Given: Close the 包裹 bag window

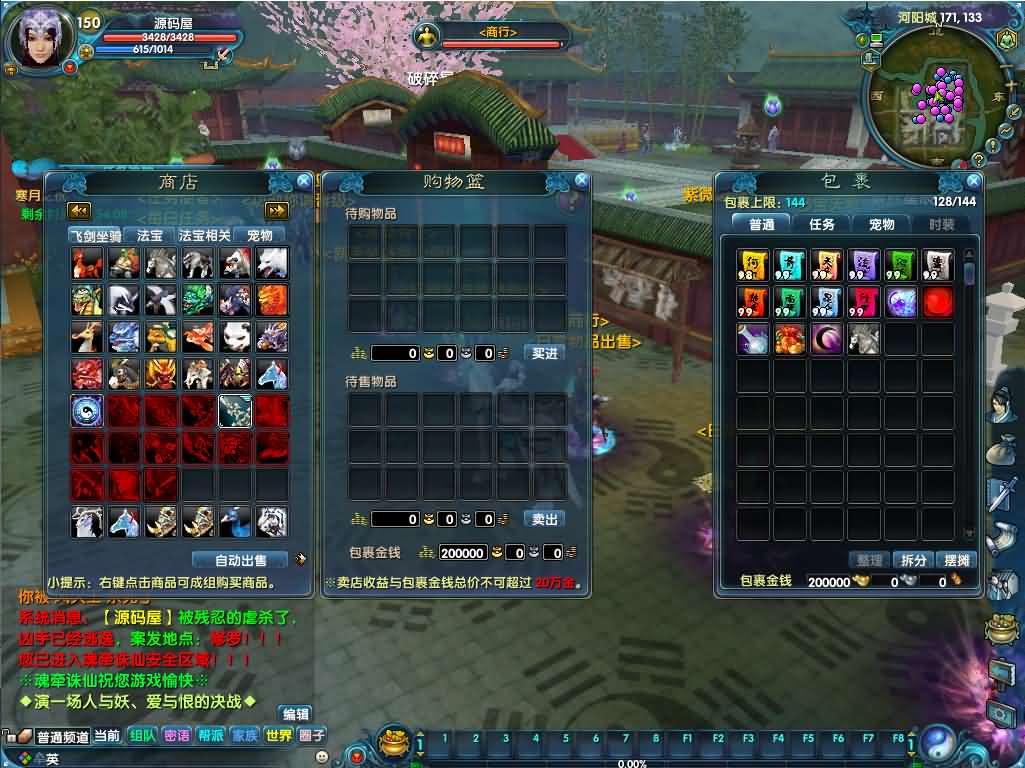Looking at the screenshot, I should pos(973,182).
